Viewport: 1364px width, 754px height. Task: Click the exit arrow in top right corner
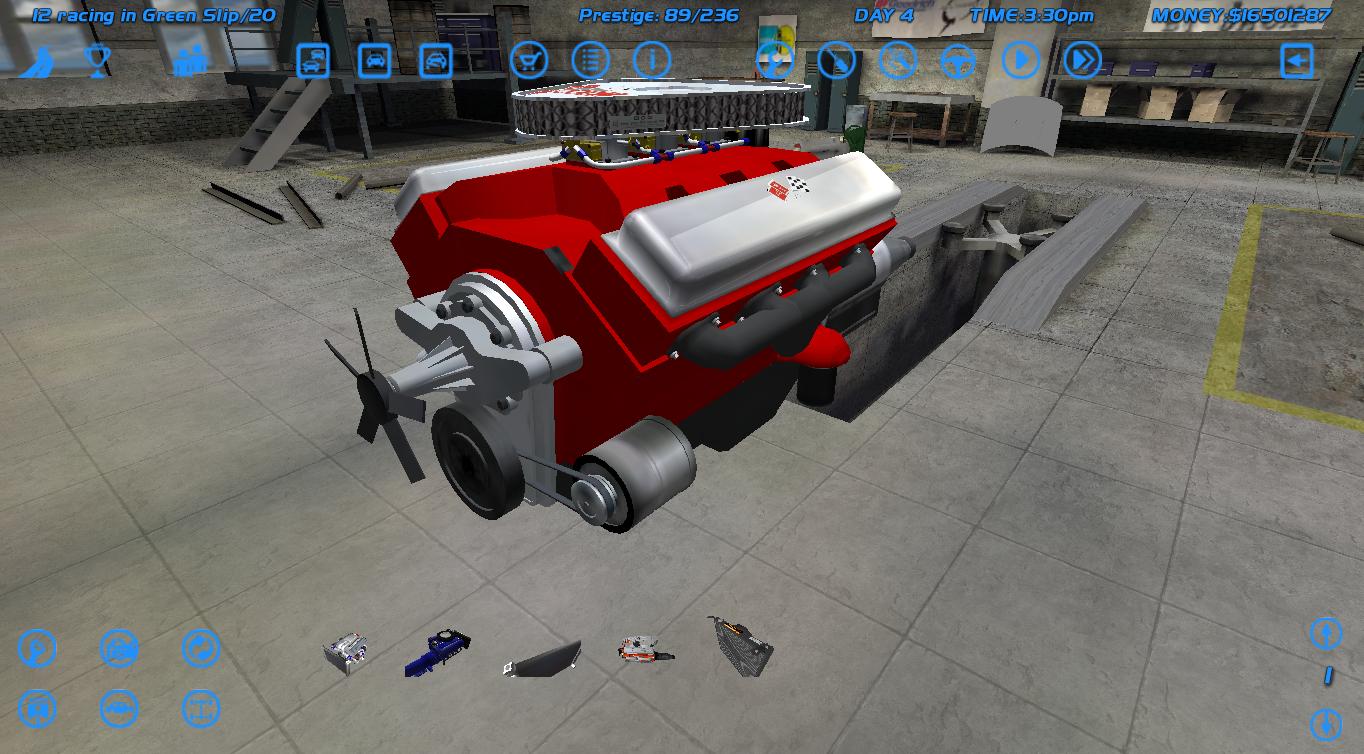tap(1297, 60)
